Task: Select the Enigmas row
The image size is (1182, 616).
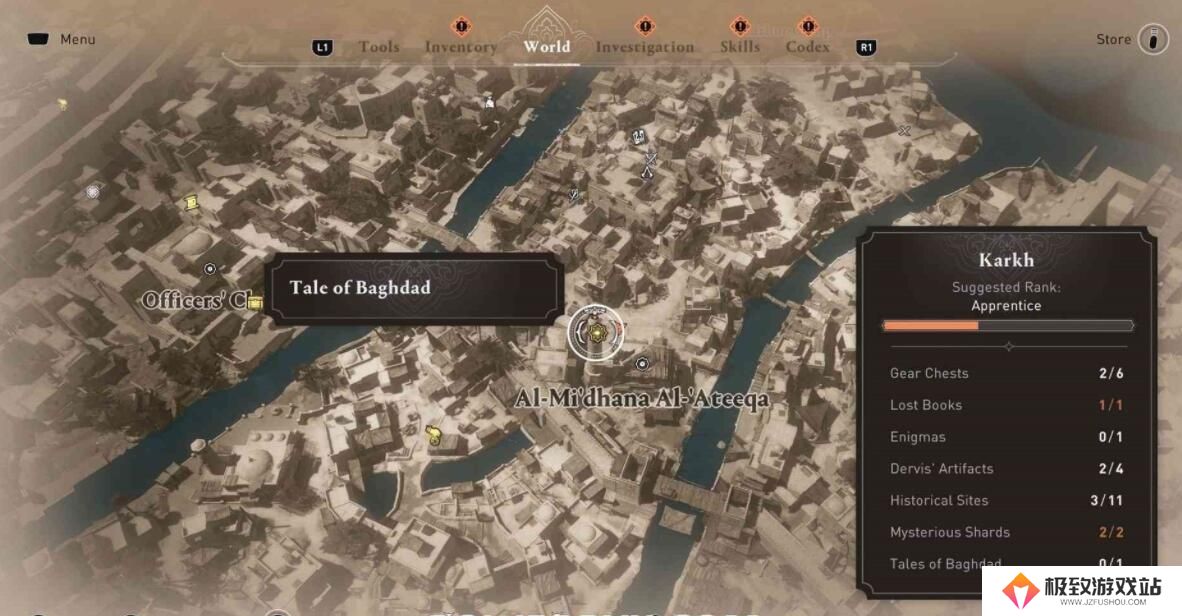Action: [x=1007, y=437]
